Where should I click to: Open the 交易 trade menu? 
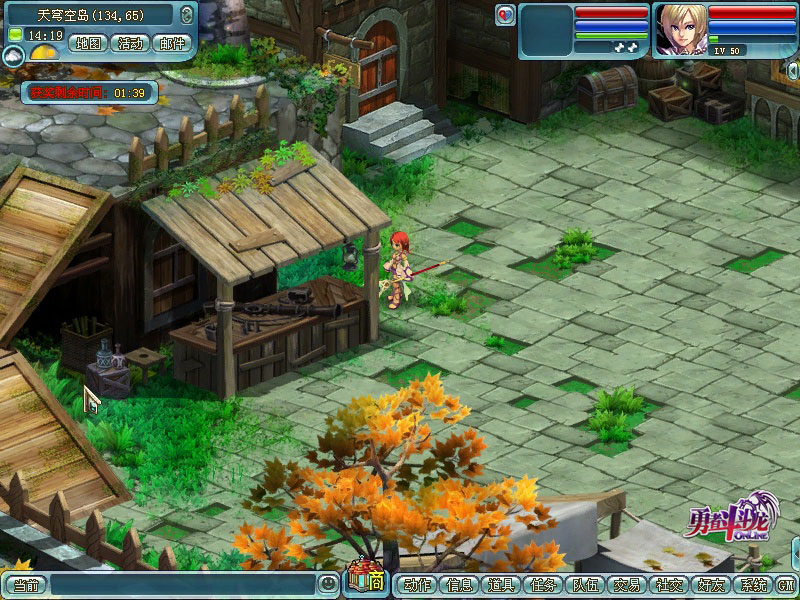(627, 584)
